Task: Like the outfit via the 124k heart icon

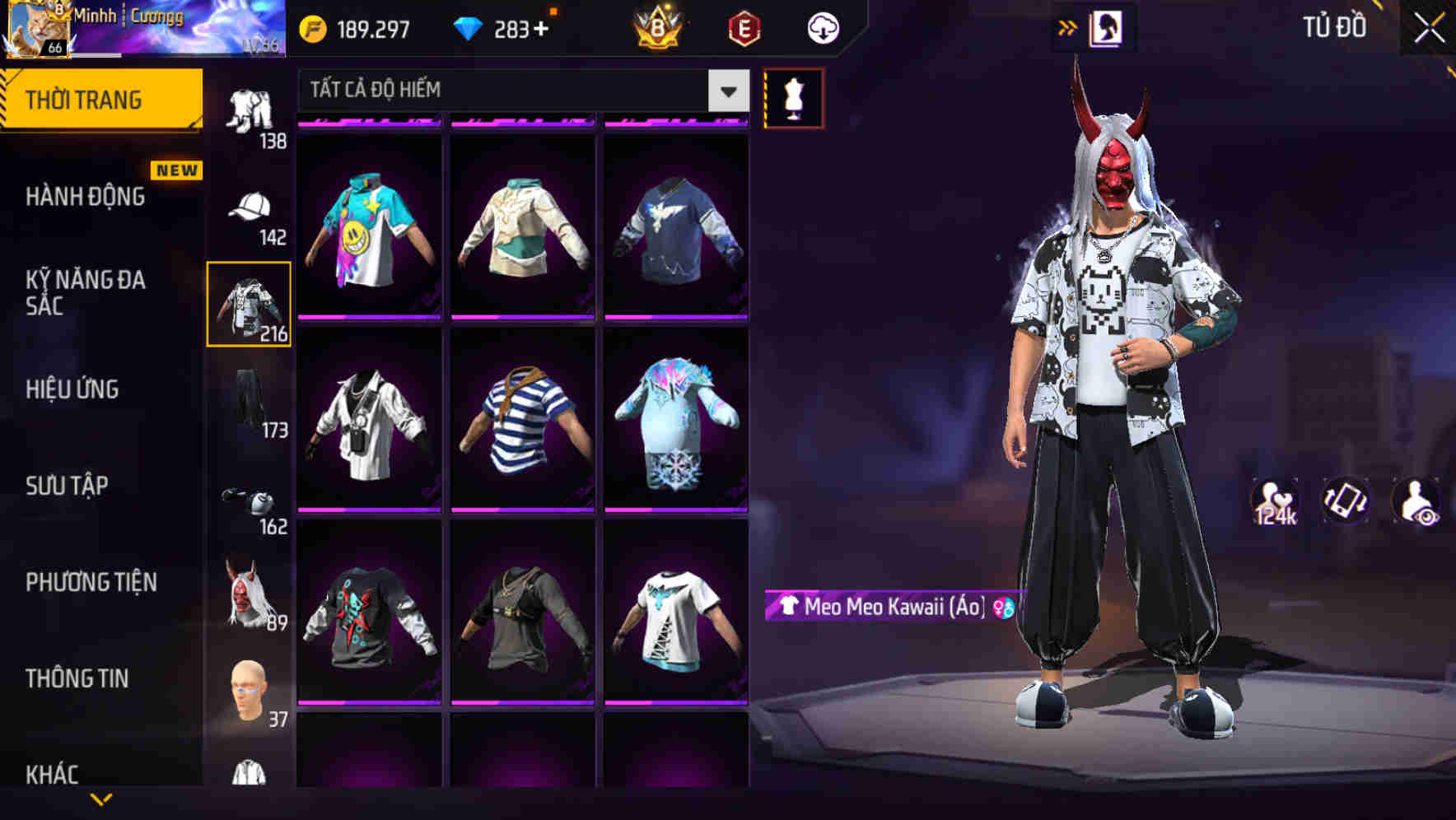Action: [x=1276, y=501]
